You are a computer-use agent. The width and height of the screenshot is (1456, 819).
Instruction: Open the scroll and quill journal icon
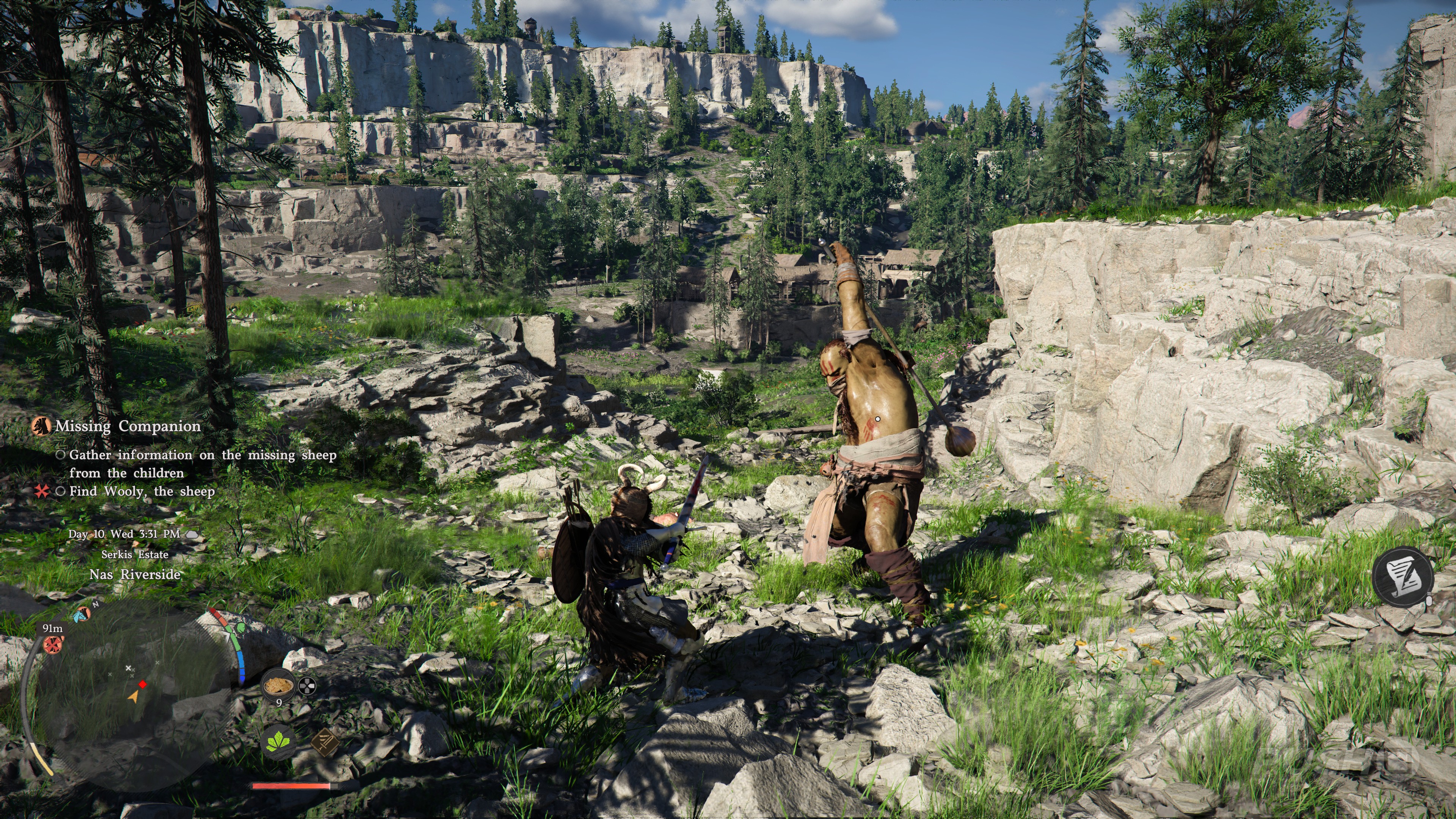(1402, 576)
